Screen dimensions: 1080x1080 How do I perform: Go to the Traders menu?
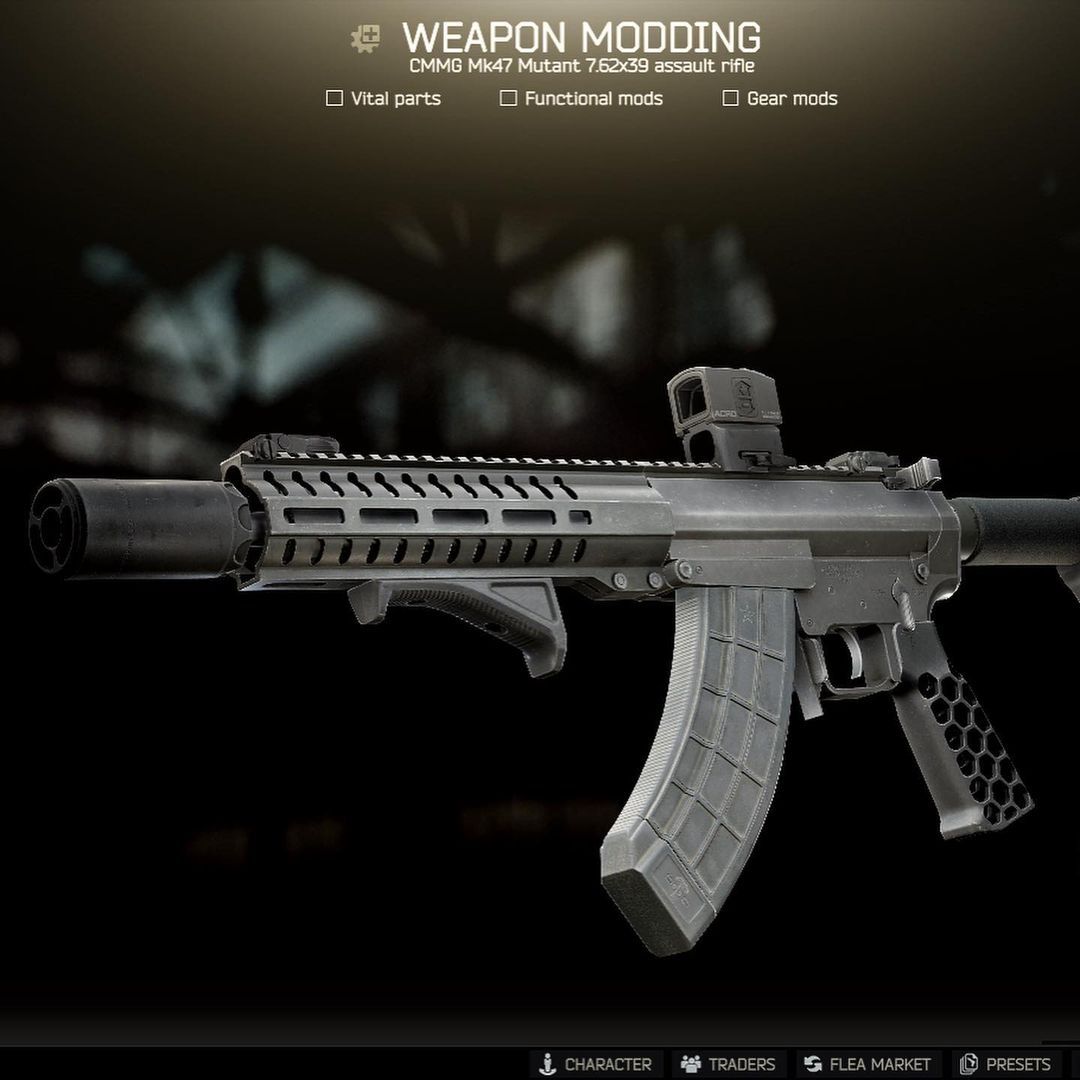[x=728, y=1064]
